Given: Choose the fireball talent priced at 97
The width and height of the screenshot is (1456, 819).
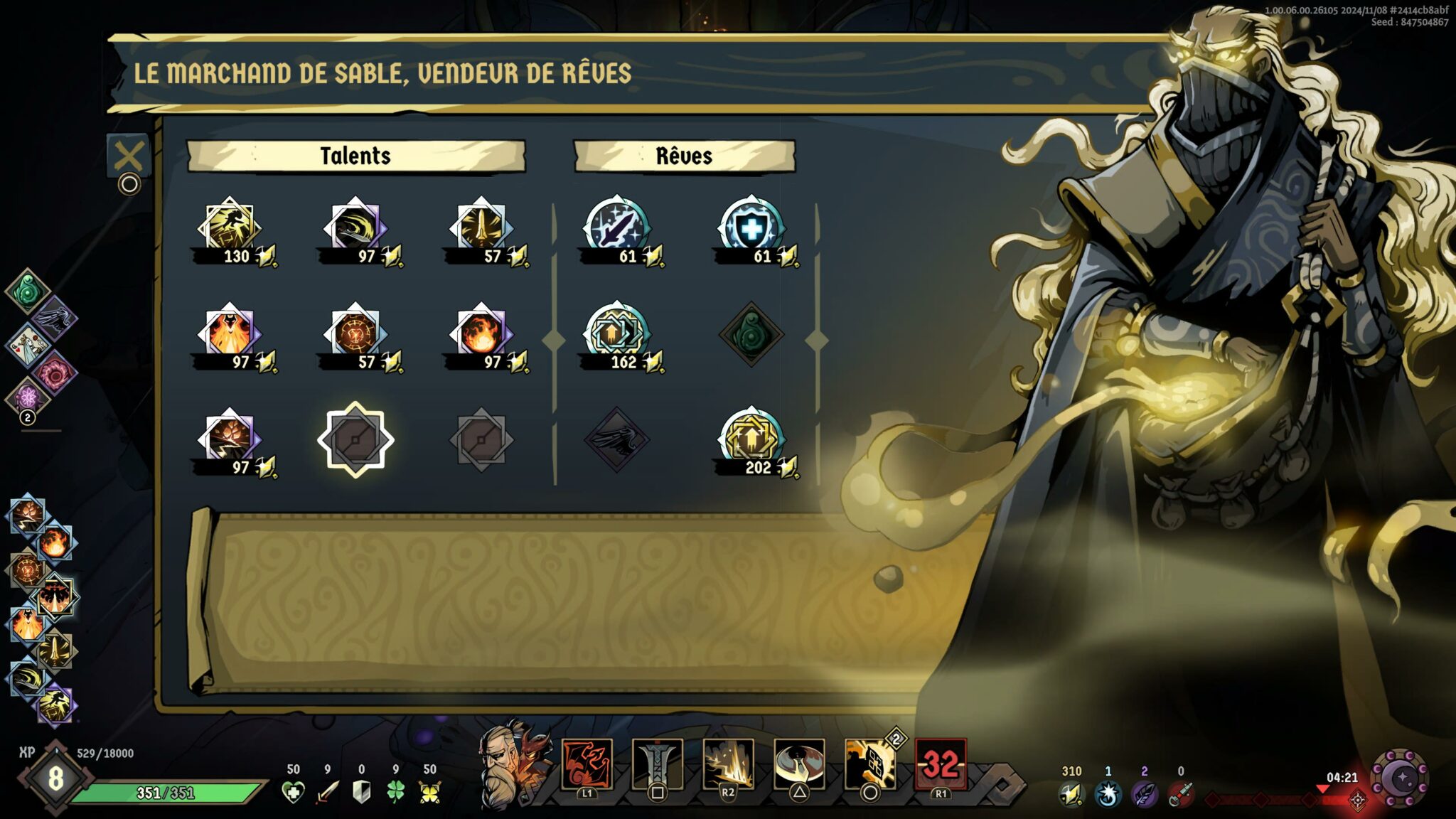Looking at the screenshot, I should [481, 333].
